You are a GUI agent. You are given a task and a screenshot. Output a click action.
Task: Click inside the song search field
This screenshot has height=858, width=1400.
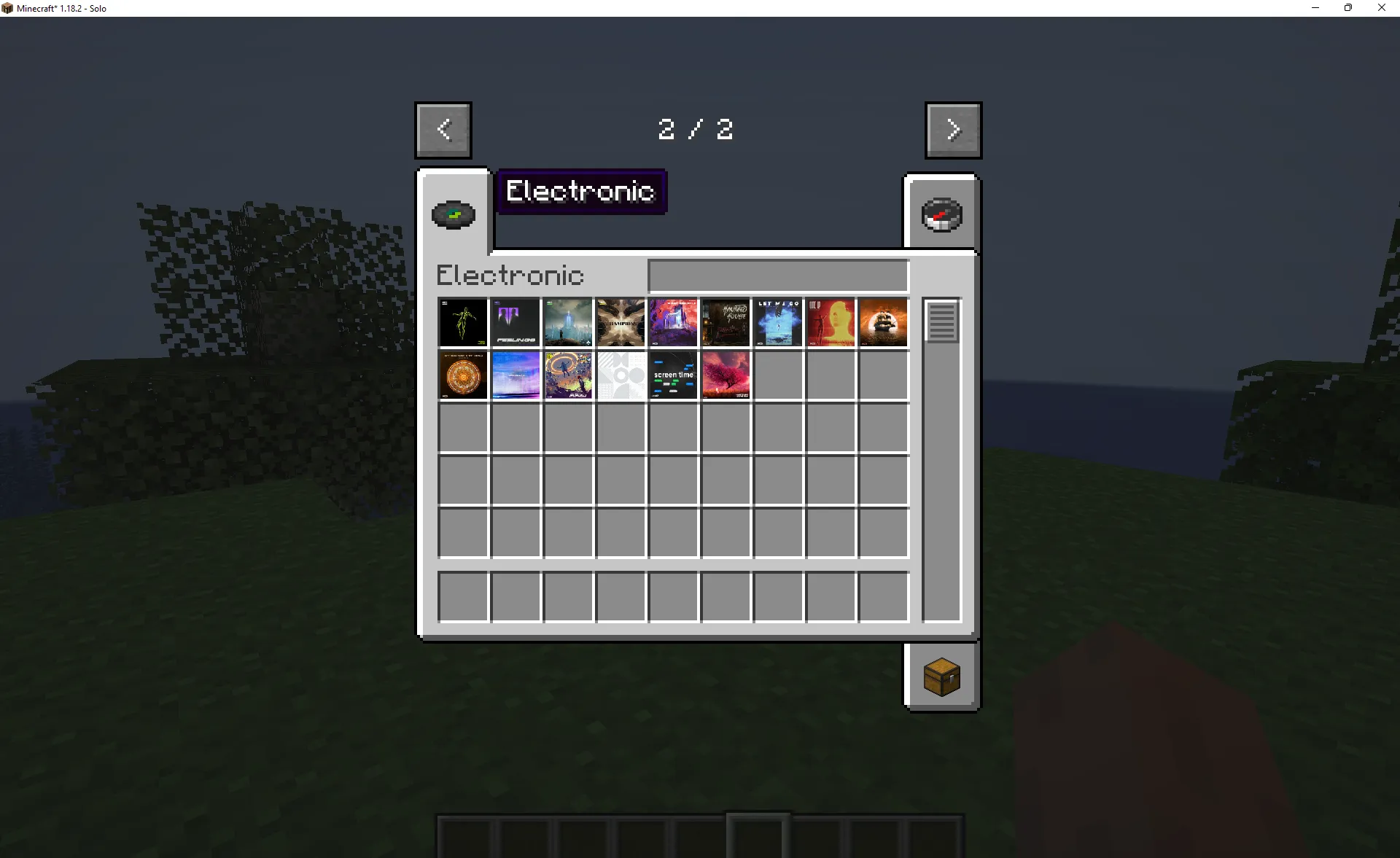coord(777,276)
